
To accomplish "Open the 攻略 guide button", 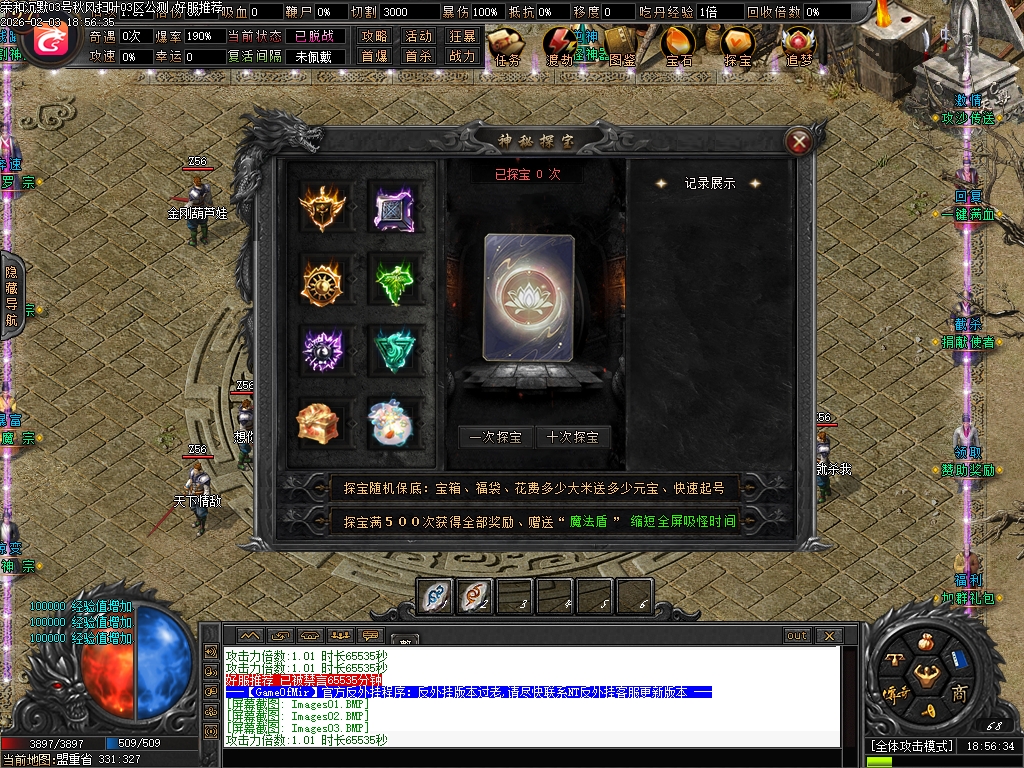I will click(x=375, y=36).
